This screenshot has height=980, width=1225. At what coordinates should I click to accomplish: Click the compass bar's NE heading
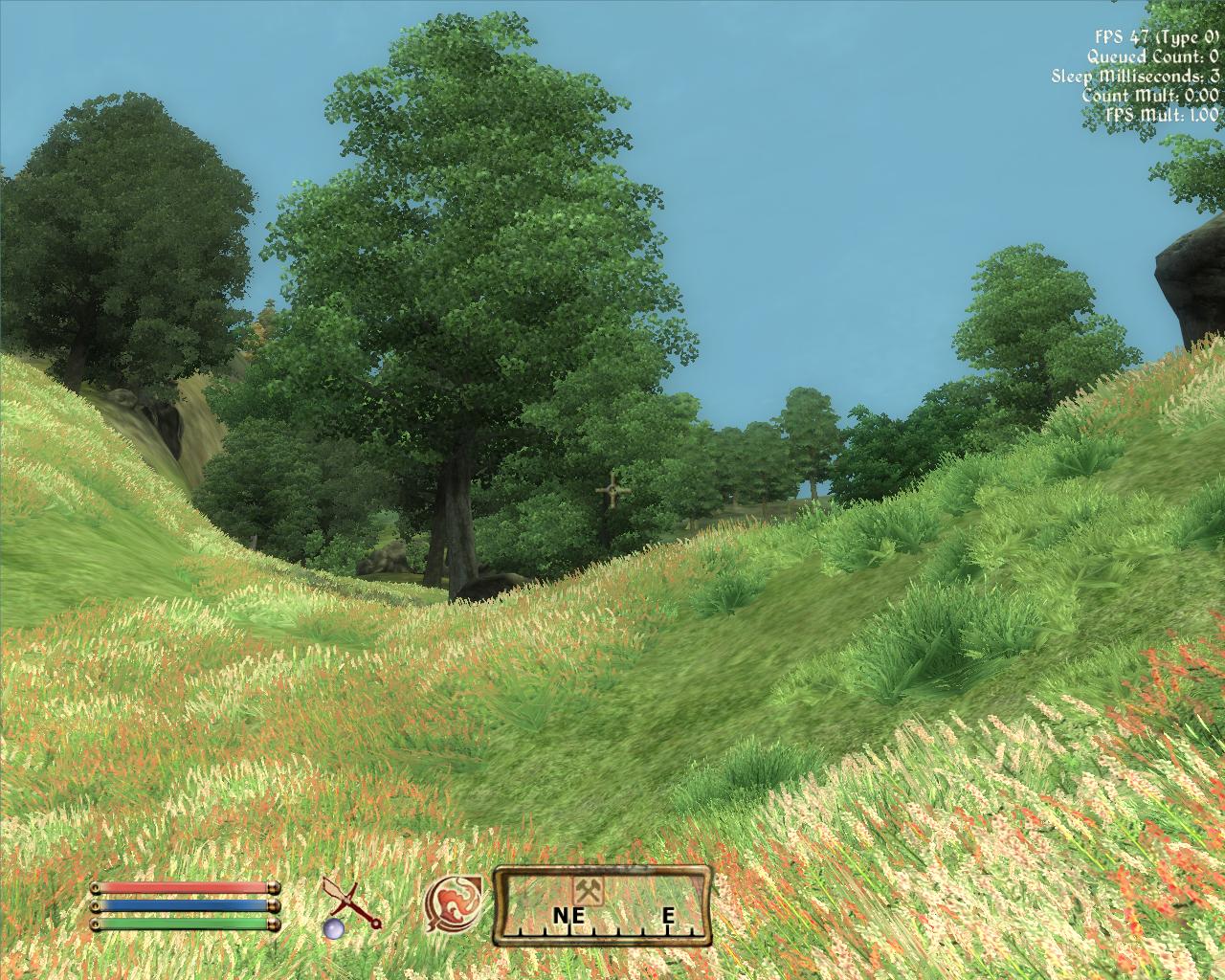point(568,917)
